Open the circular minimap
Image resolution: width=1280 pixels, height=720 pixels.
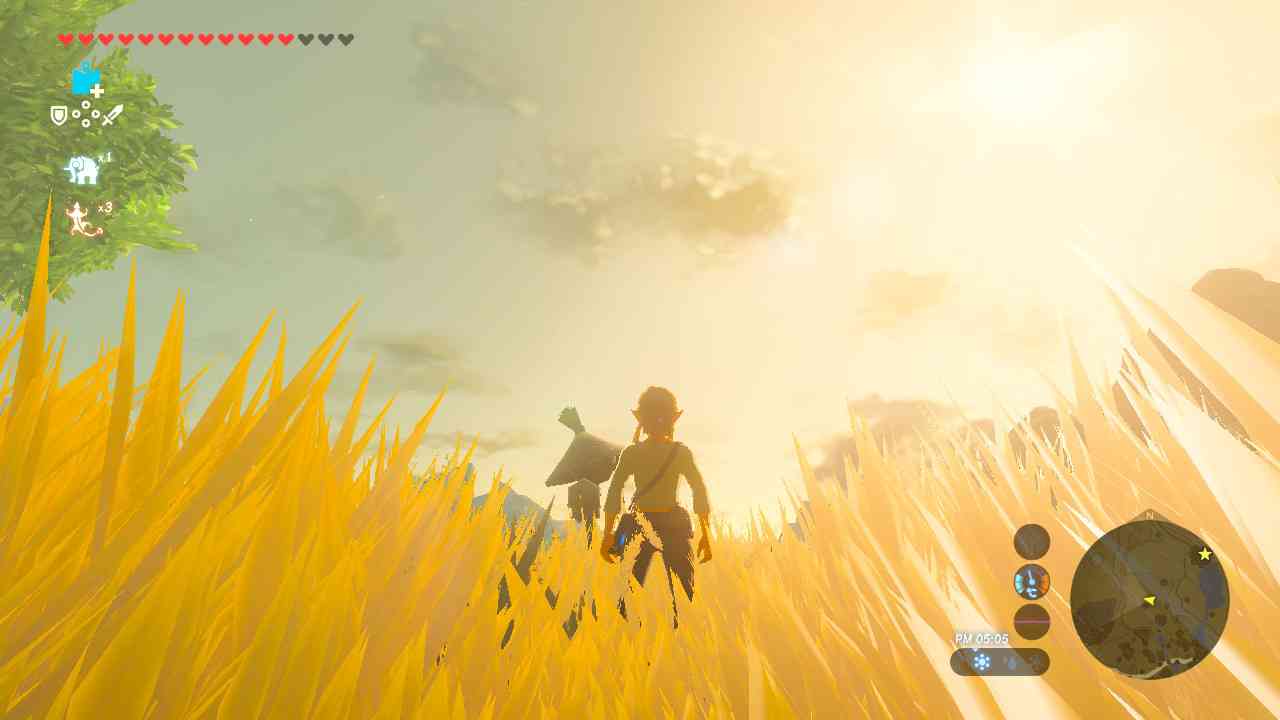click(x=1149, y=599)
